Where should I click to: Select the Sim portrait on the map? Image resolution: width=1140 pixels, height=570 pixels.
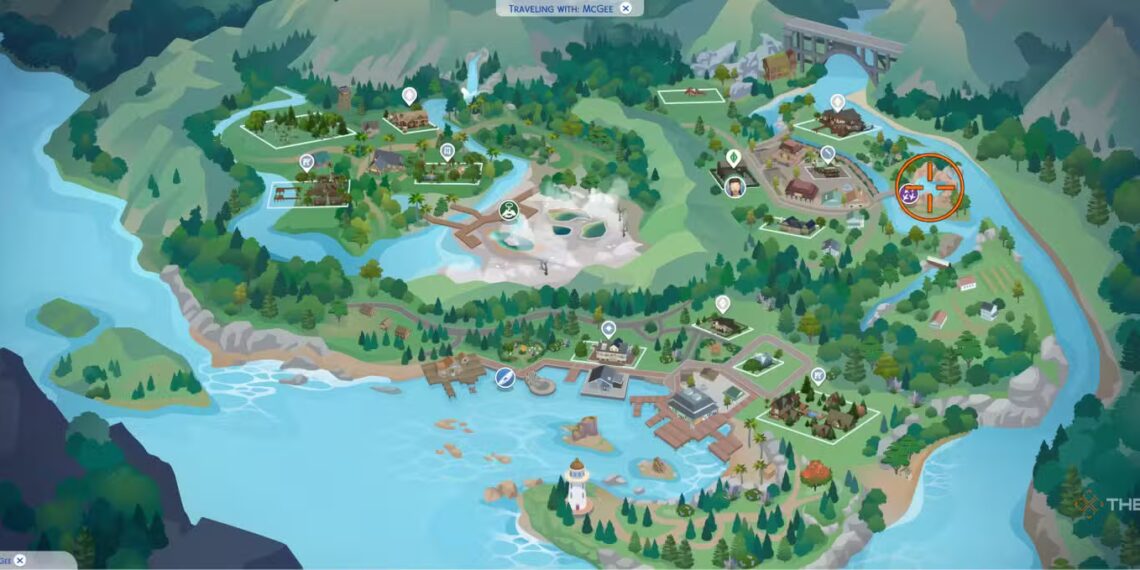tap(736, 186)
